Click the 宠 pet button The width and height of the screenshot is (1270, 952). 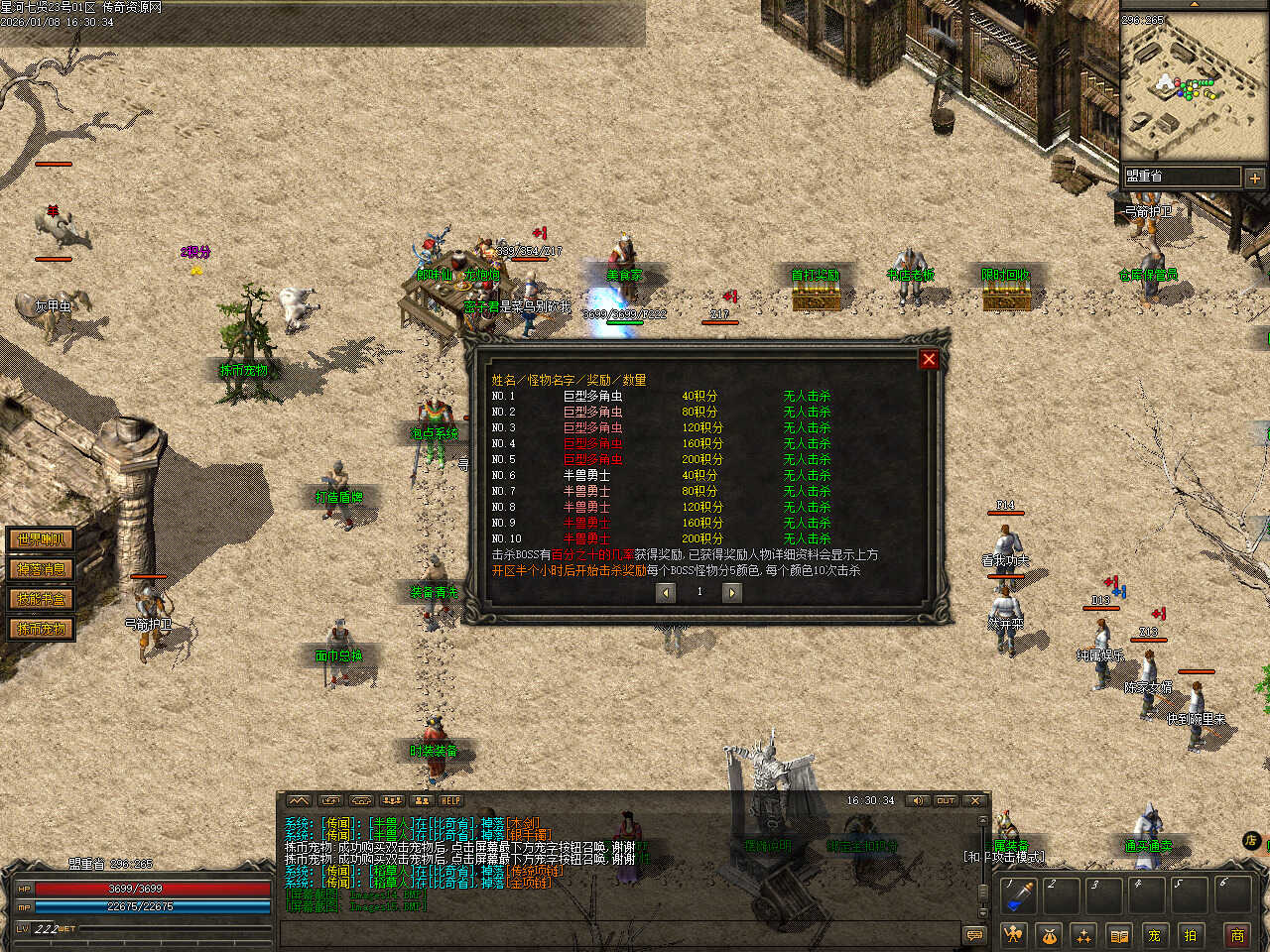tap(1154, 934)
